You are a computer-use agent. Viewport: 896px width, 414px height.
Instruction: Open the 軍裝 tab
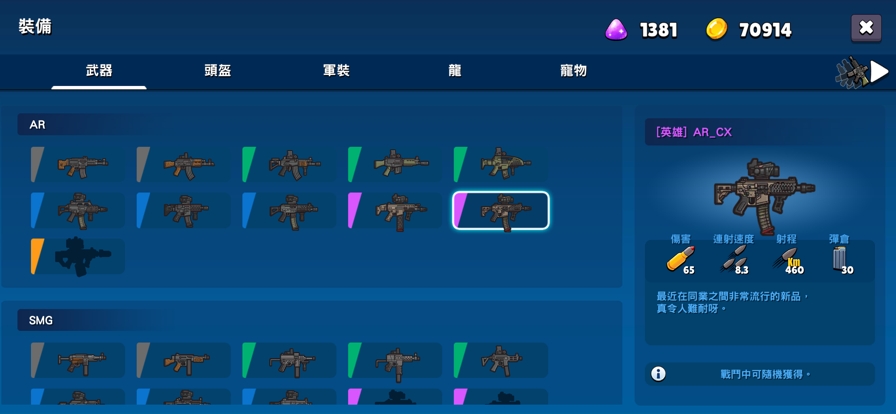click(336, 71)
